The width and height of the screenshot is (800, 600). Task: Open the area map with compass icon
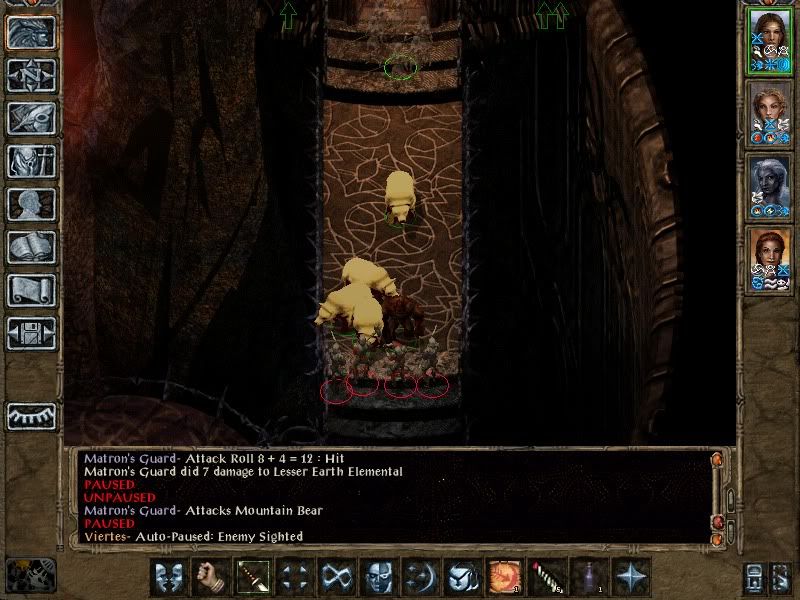pos(31,75)
